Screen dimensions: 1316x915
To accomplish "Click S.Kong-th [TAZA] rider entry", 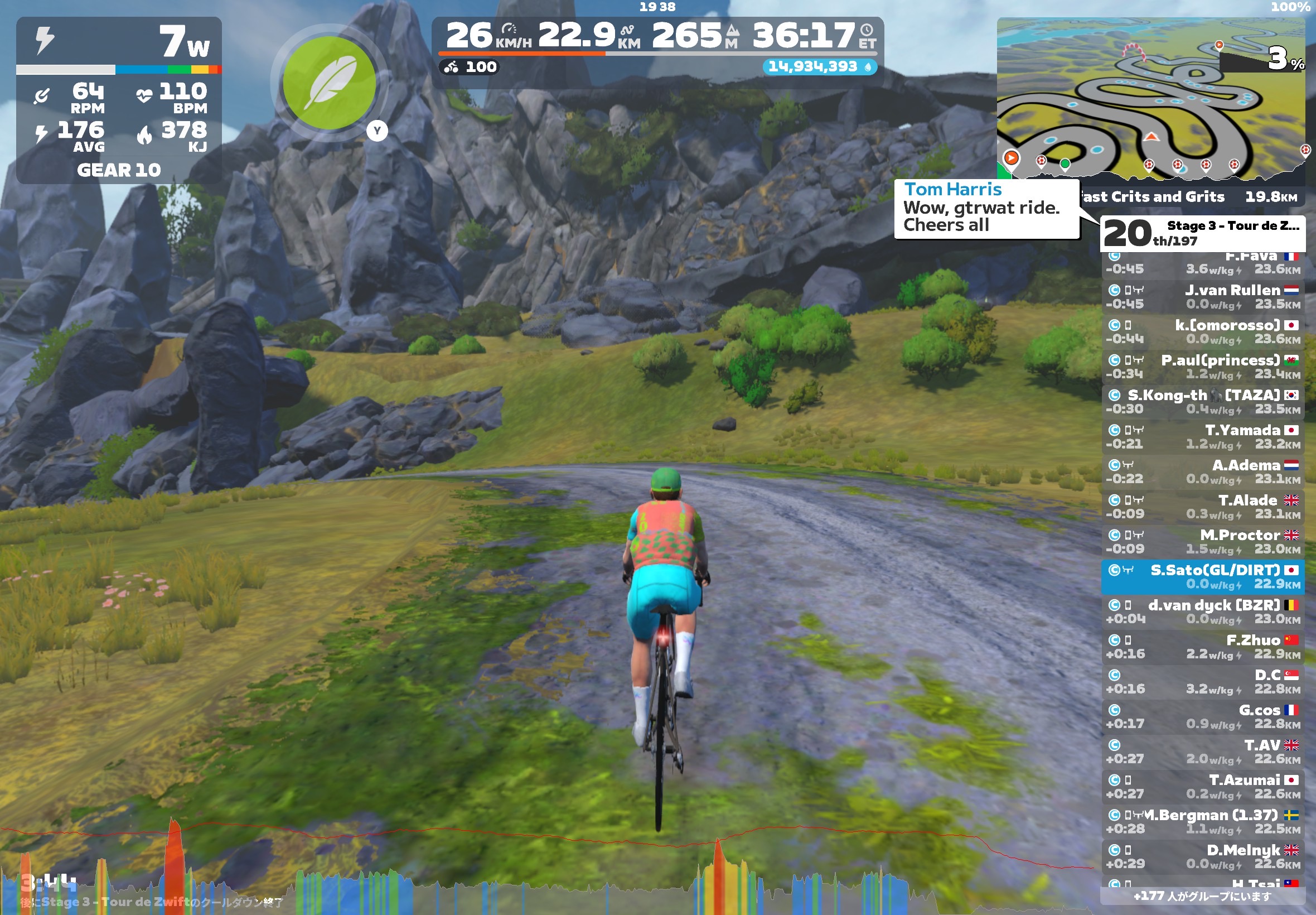I will (x=1203, y=401).
